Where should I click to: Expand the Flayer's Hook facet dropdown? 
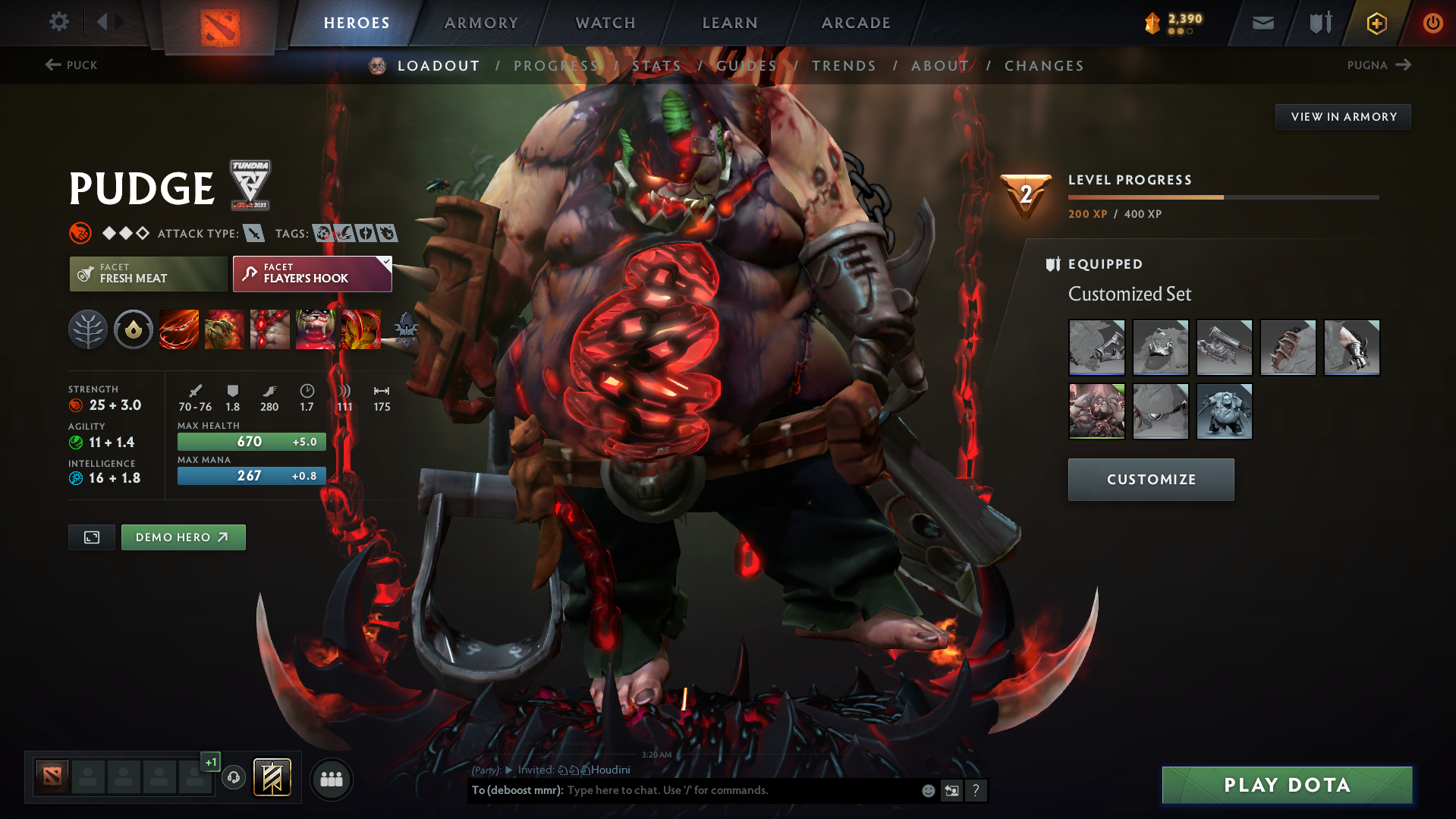(385, 263)
